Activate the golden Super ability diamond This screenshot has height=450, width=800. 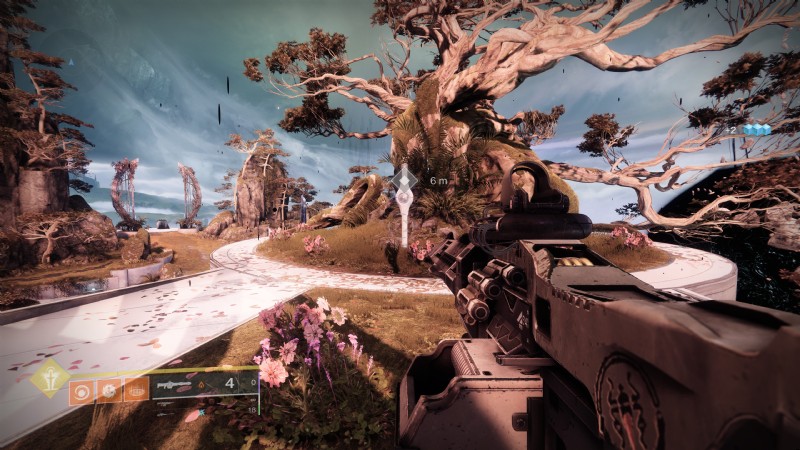coord(49,378)
